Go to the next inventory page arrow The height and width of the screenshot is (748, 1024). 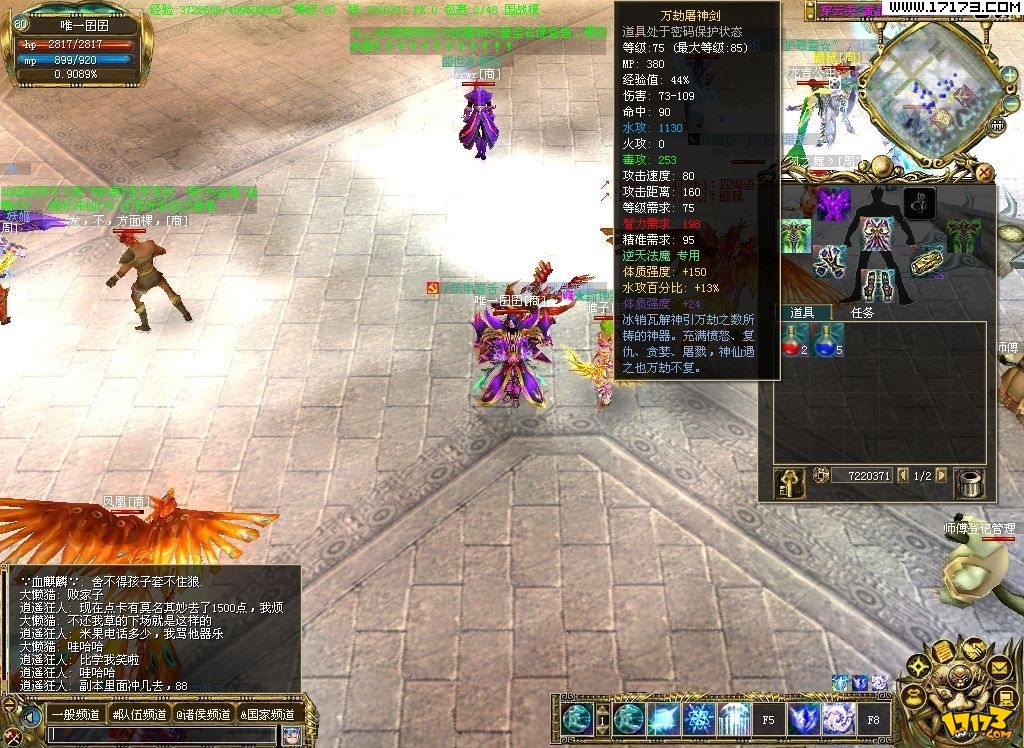click(x=941, y=476)
